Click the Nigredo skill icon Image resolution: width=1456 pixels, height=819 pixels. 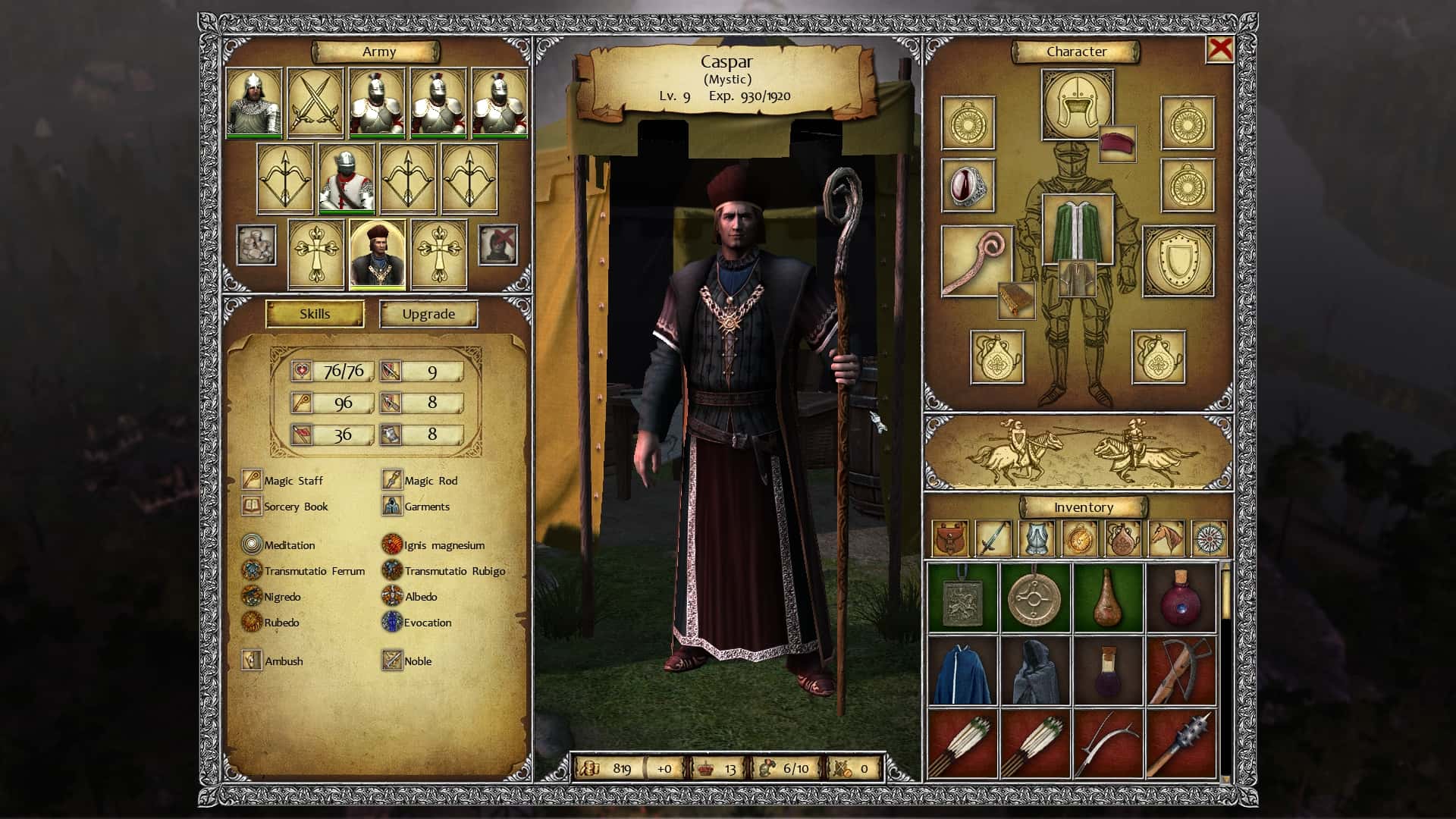[250, 597]
